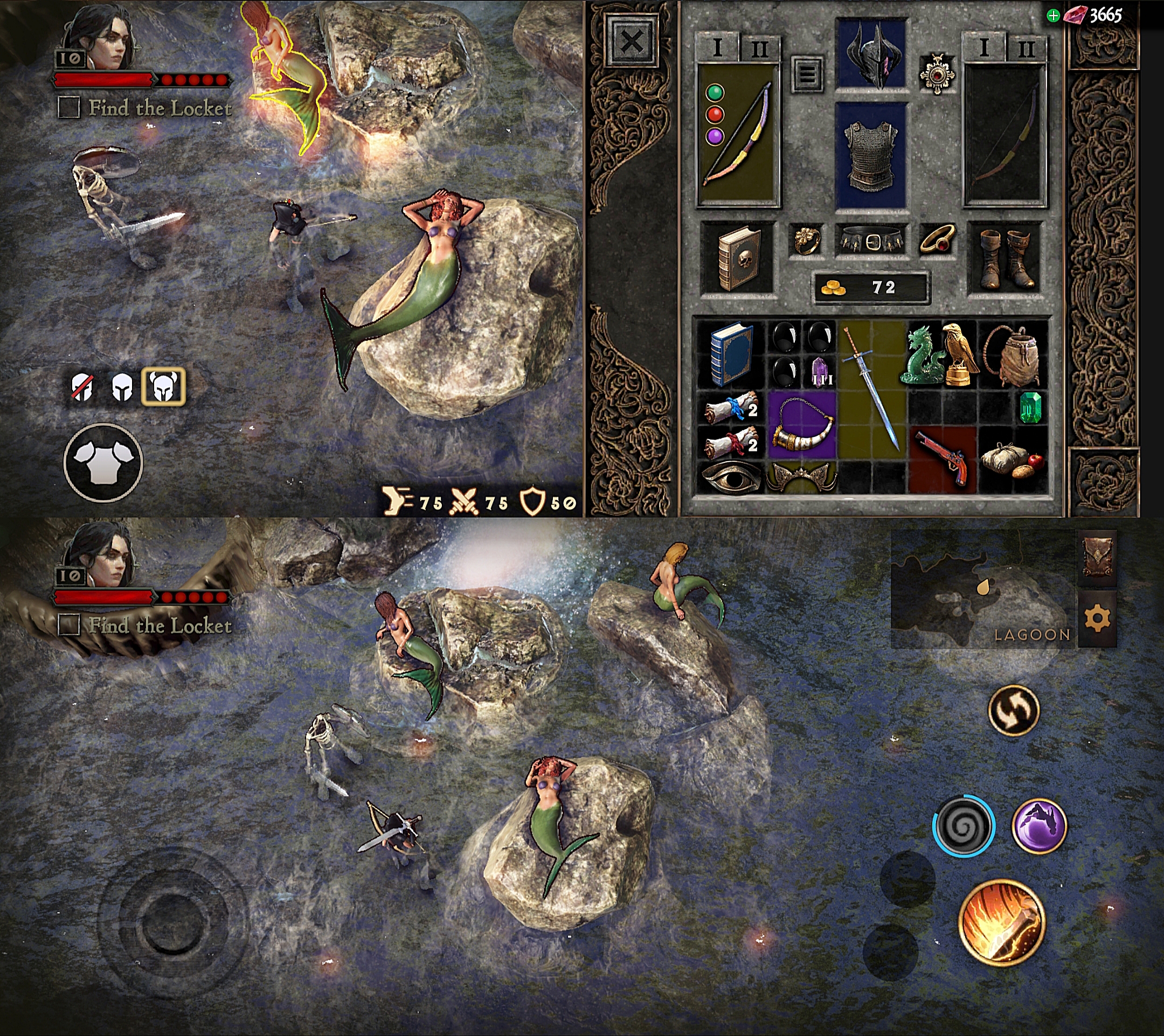The image size is (1164, 1036).
Task: Select the spiked belt equipment slot
Action: click(871, 240)
